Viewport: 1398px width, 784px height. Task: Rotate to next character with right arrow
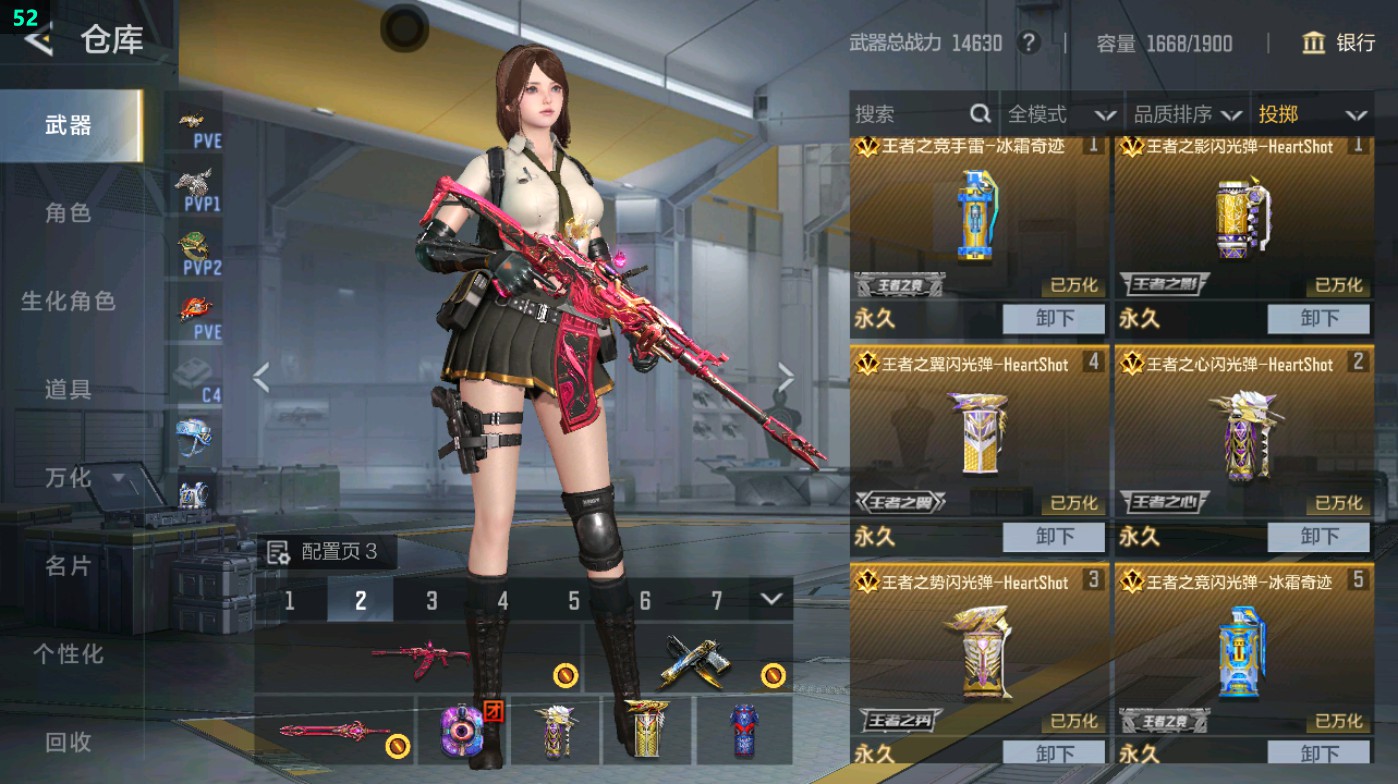pos(786,378)
